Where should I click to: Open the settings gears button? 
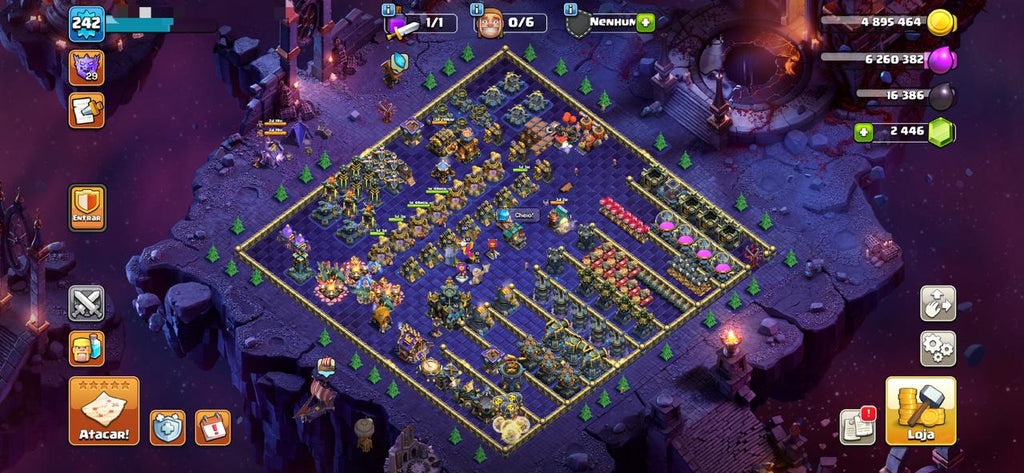point(938,348)
